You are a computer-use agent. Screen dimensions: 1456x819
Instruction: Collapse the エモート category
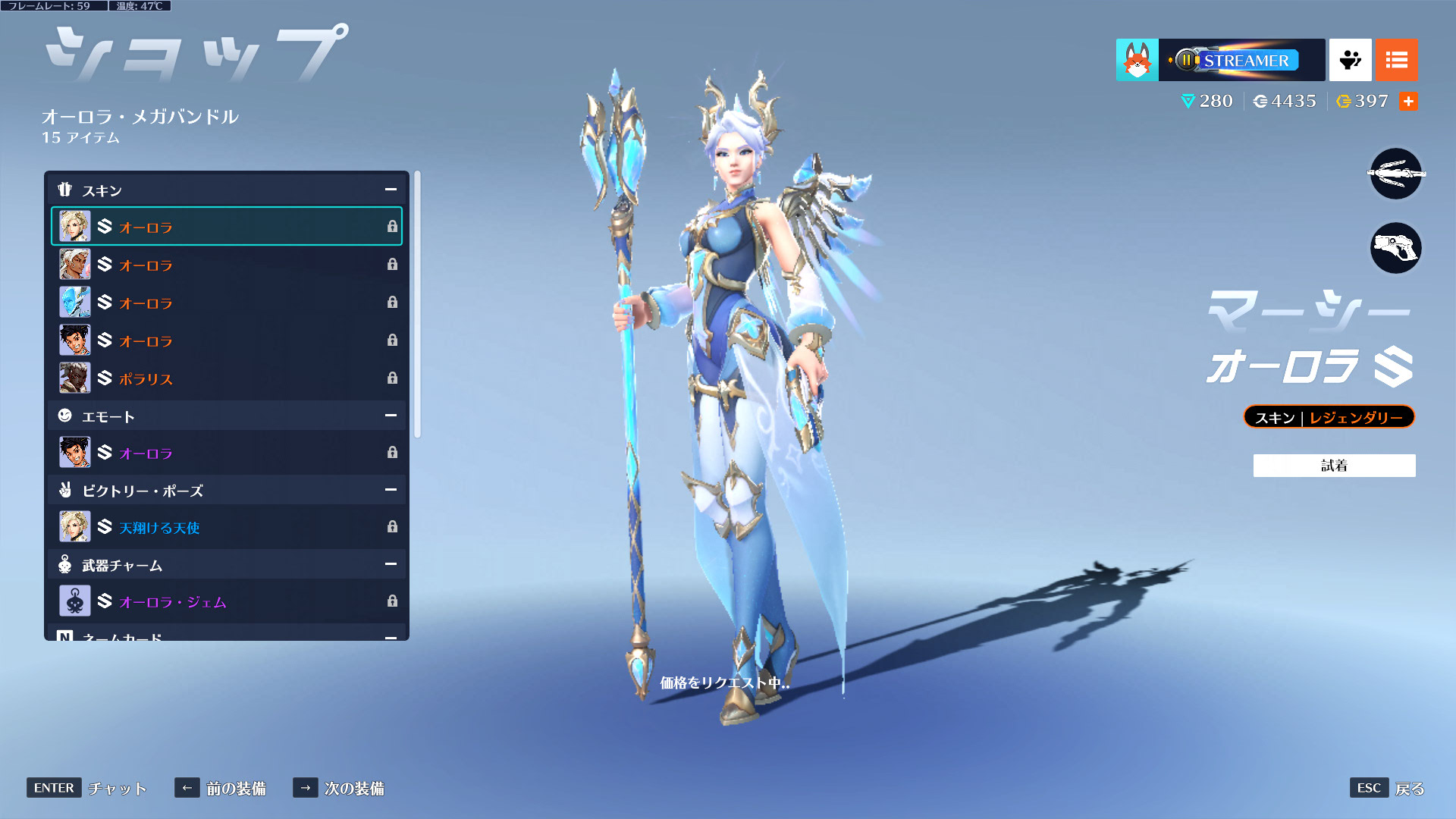click(391, 416)
